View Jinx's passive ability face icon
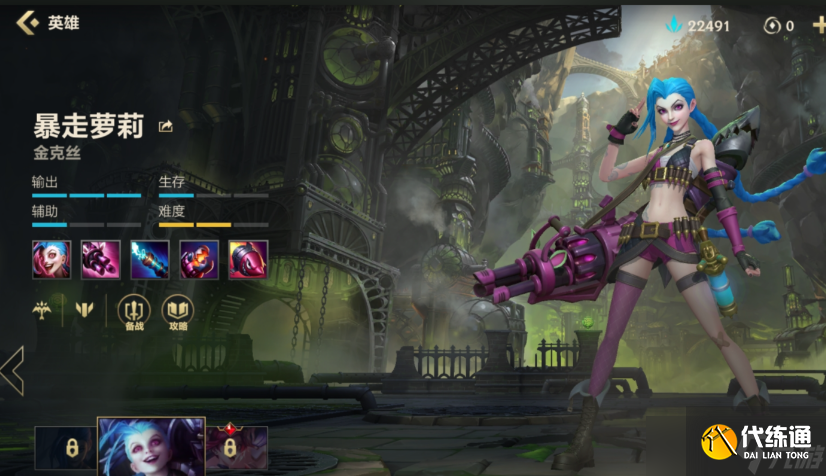Viewport: 826px width, 476px height. pyautogui.click(x=51, y=259)
